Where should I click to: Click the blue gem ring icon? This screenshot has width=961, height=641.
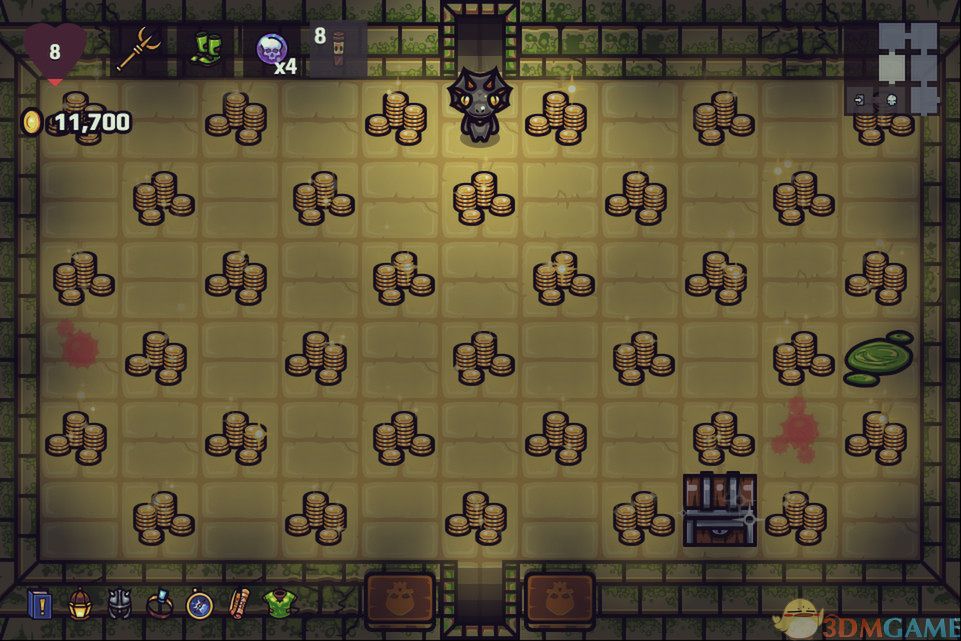[x=160, y=603]
